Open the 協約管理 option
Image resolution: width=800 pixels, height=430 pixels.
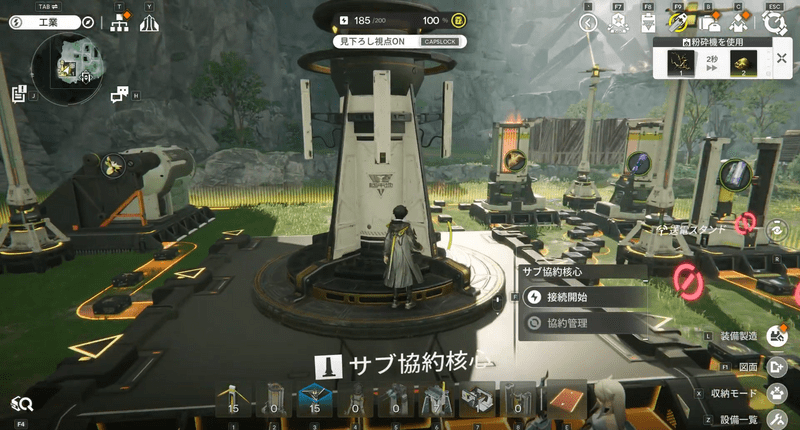[580, 323]
